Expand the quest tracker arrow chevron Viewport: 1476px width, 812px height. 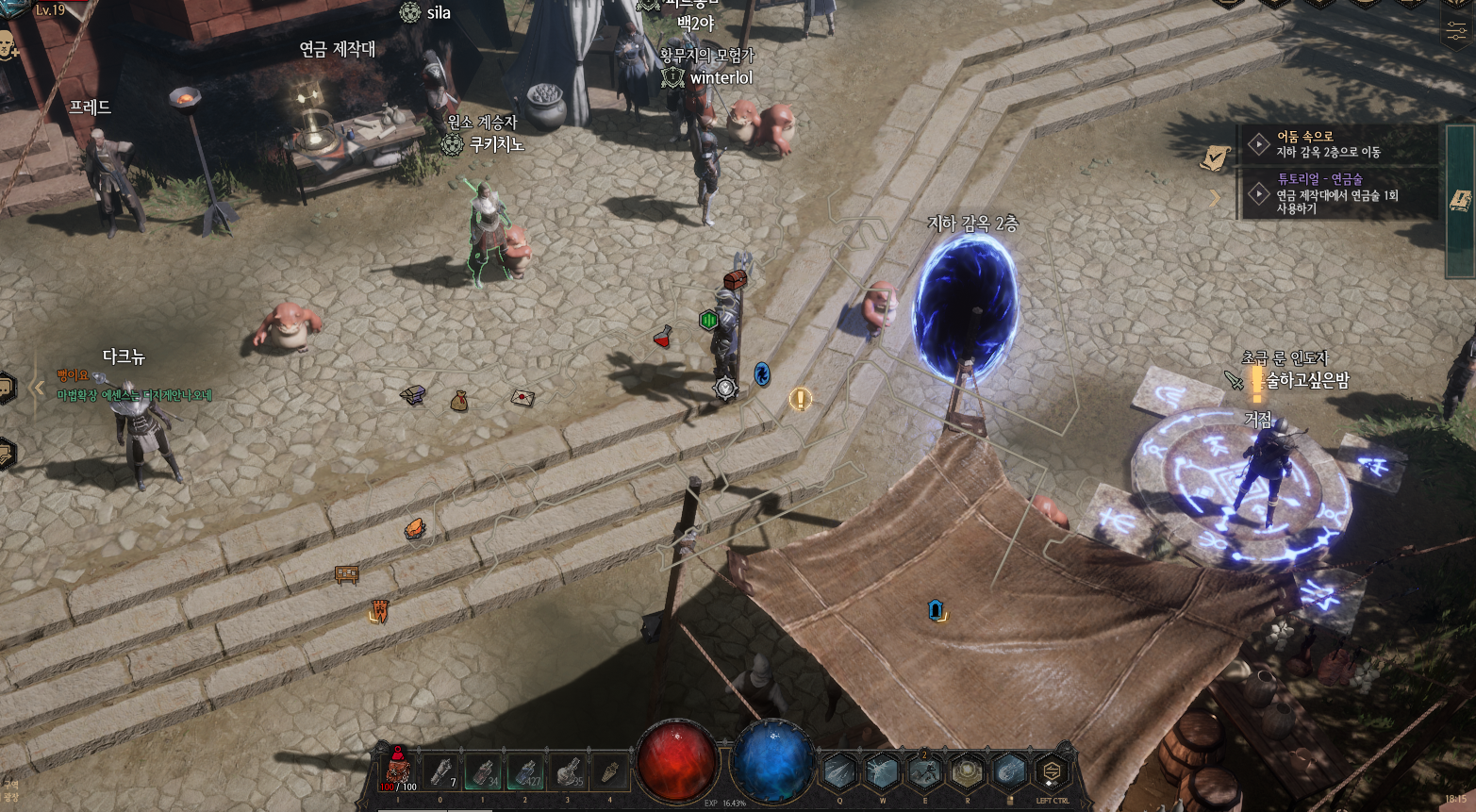[x=1215, y=197]
